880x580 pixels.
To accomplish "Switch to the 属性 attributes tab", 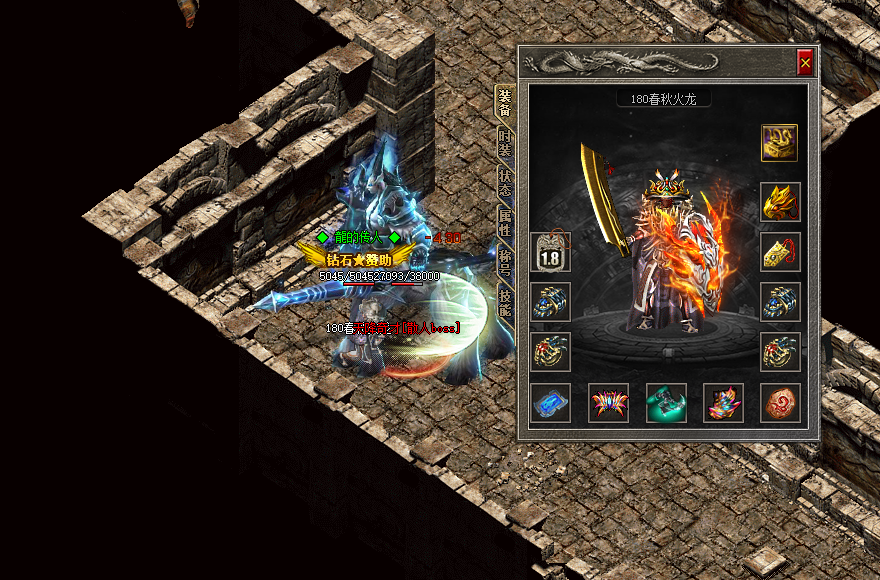I will click(x=506, y=220).
